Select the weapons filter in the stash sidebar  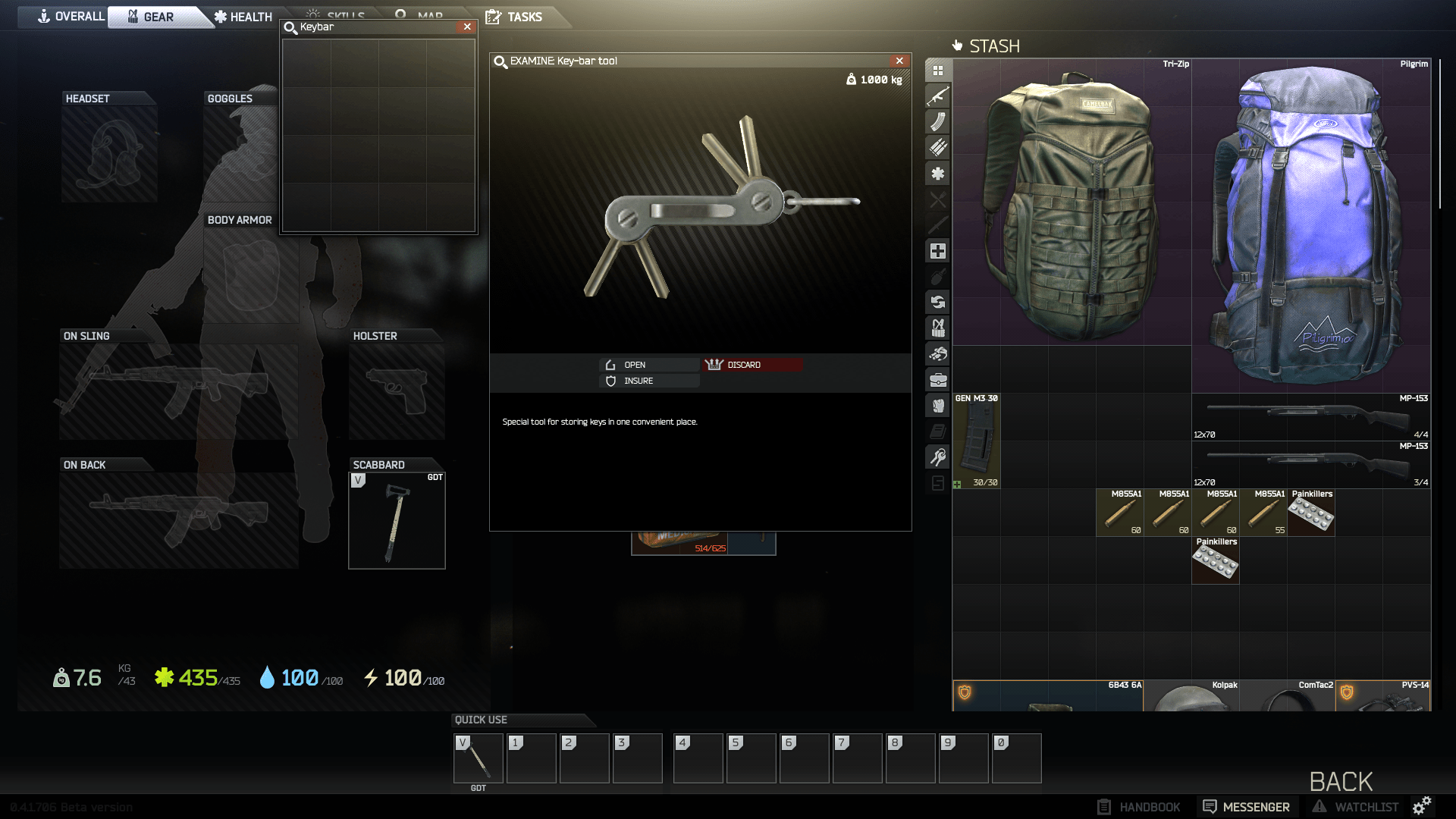(x=938, y=96)
